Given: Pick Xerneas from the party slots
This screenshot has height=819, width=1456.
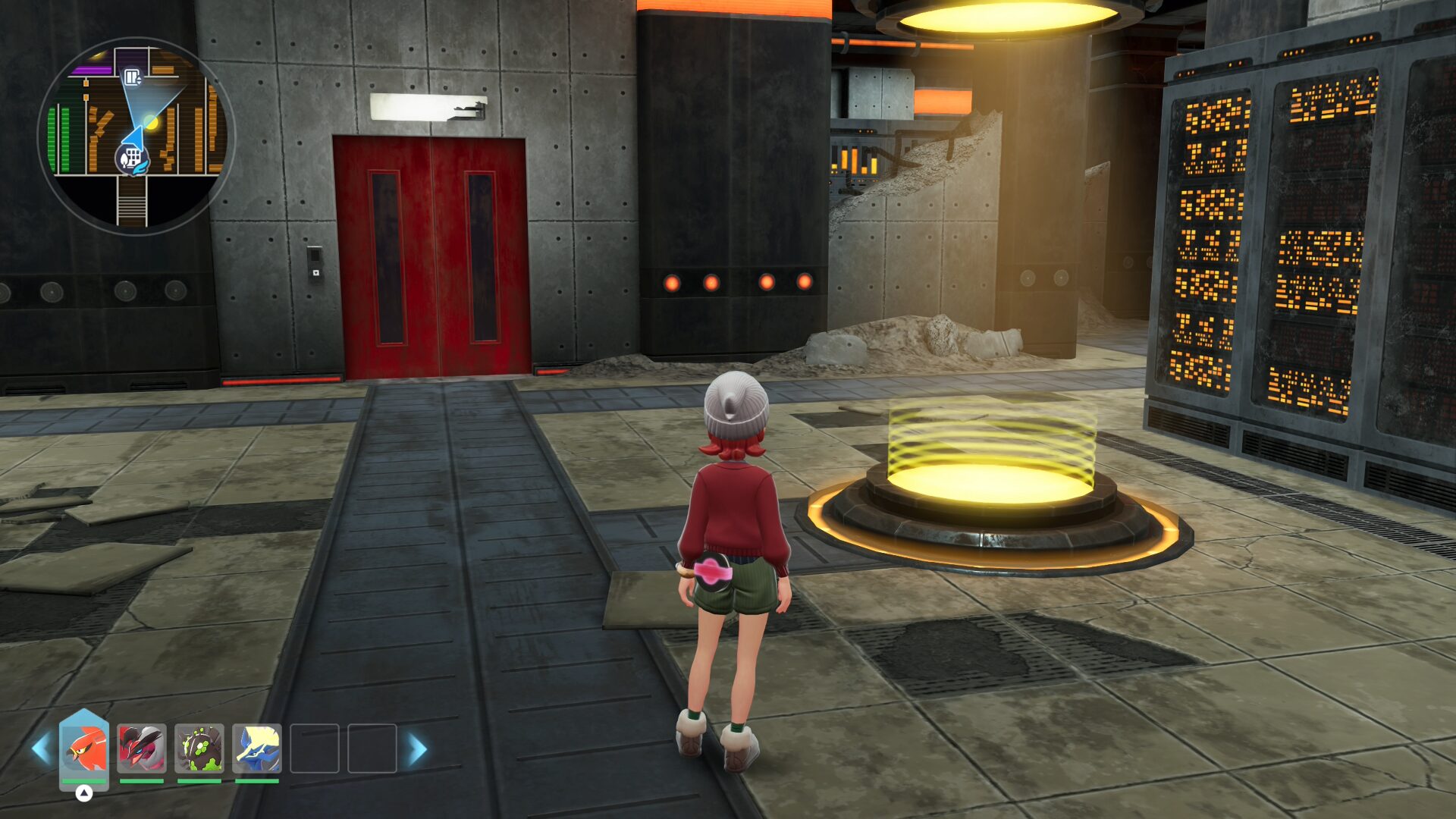Looking at the screenshot, I should [257, 748].
